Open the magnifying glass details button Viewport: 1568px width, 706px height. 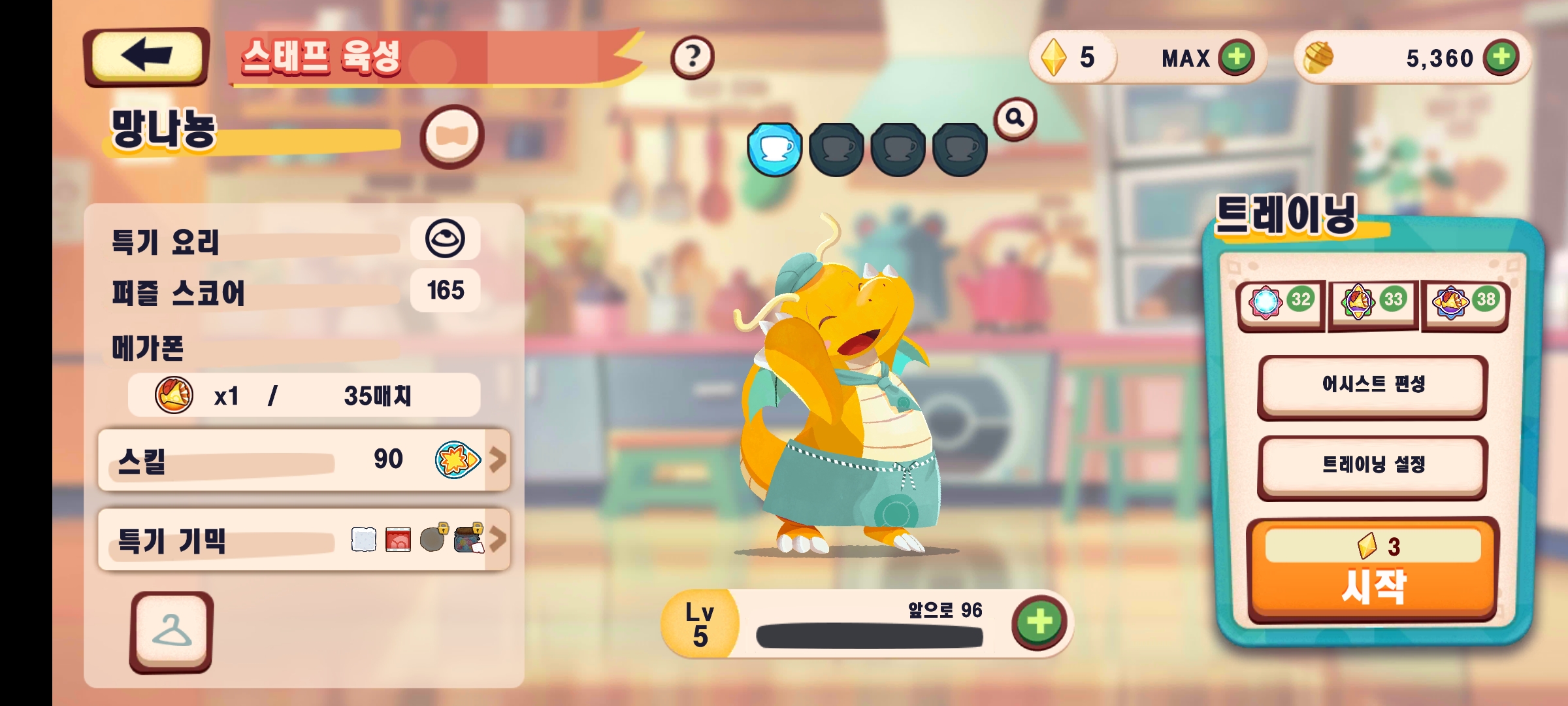click(1015, 118)
